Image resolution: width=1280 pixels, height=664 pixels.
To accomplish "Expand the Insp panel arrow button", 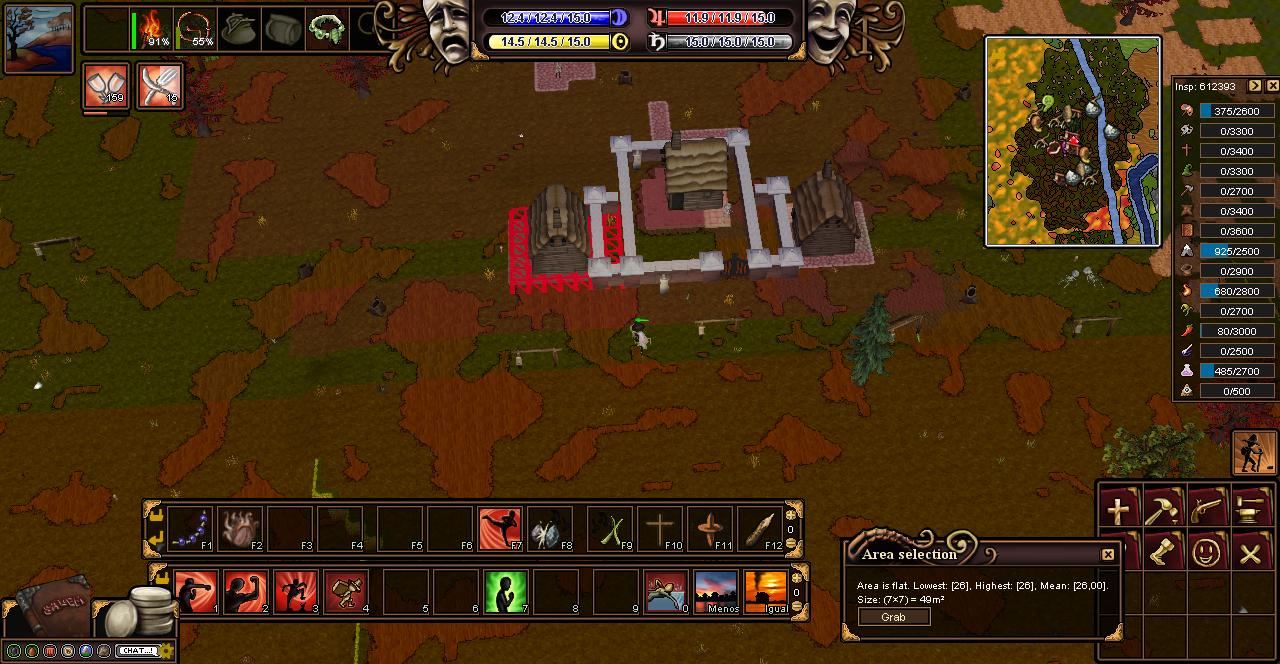I will pos(1255,86).
